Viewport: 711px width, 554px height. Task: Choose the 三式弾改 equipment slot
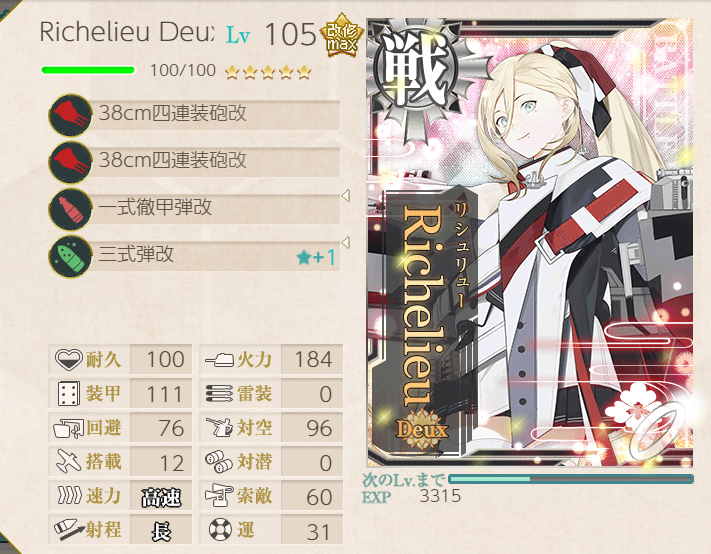point(195,256)
